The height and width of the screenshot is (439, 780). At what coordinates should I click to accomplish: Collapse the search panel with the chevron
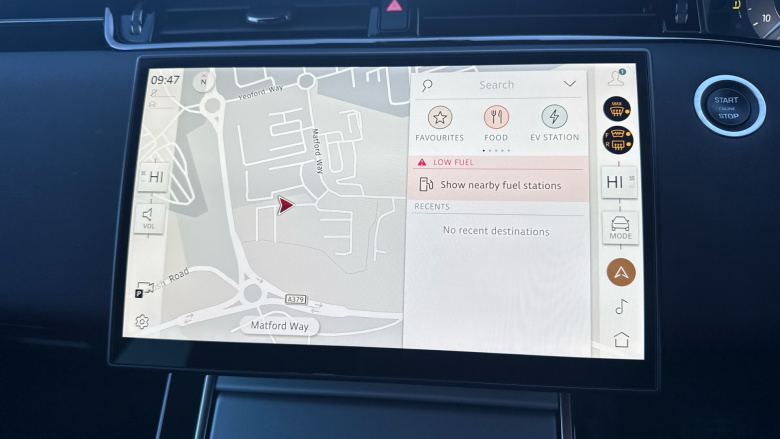coord(570,84)
